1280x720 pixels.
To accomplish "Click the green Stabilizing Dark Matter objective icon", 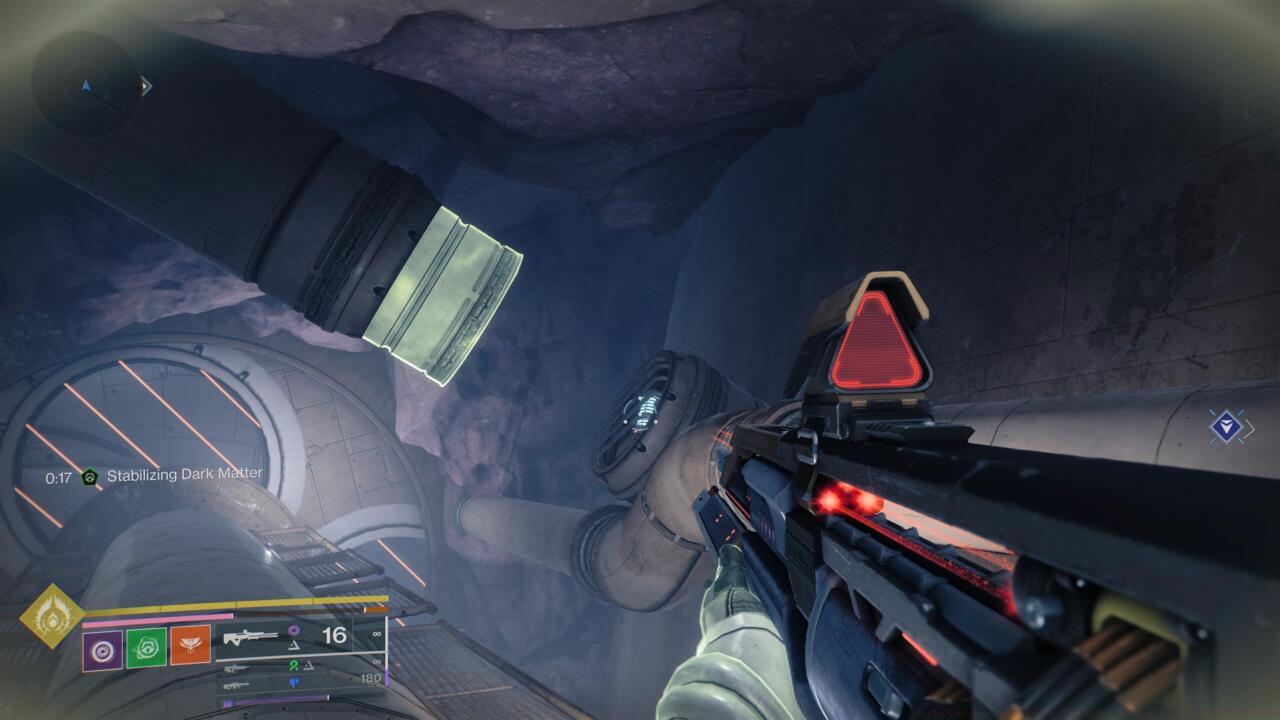I will [88, 478].
